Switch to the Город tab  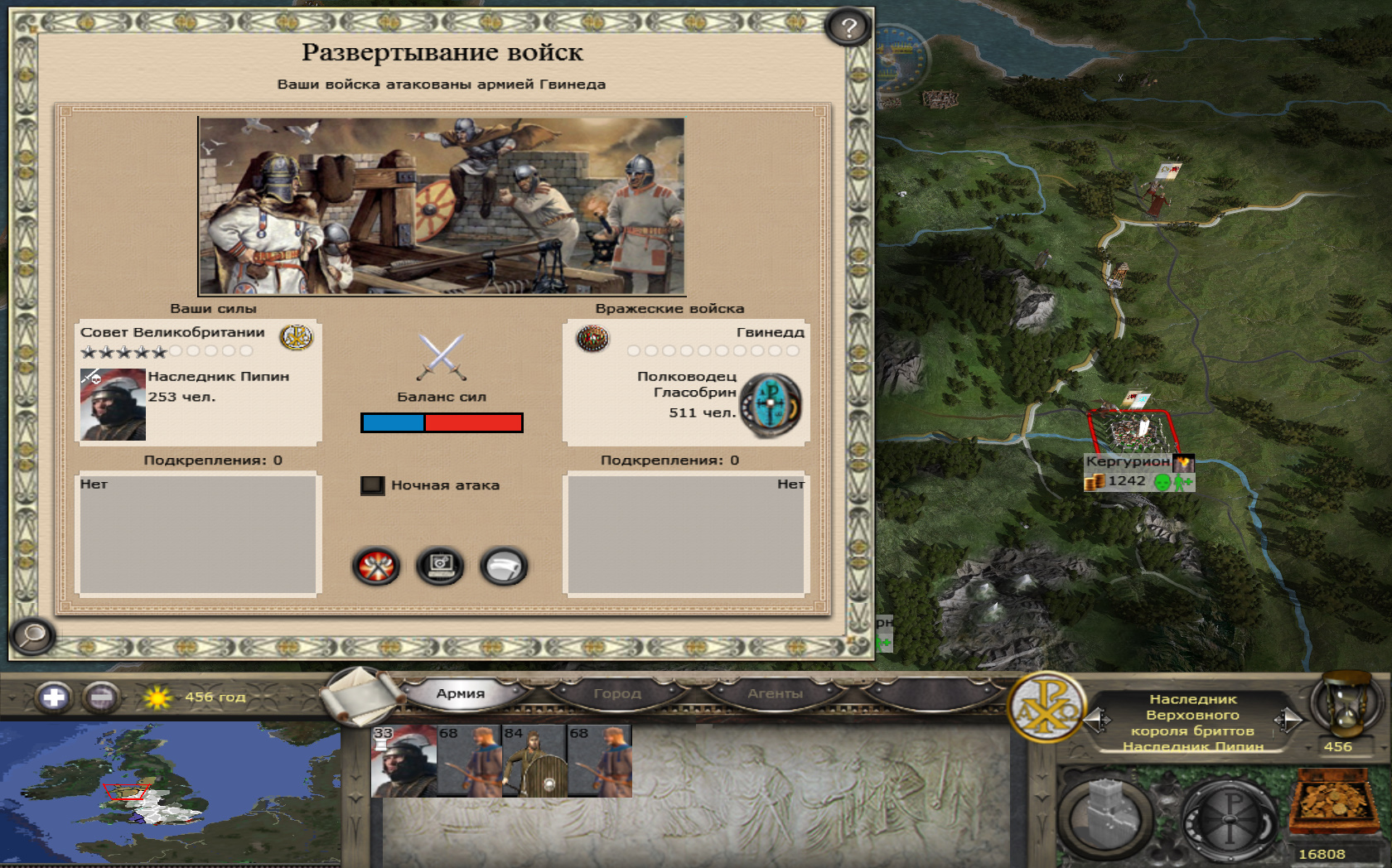617,693
